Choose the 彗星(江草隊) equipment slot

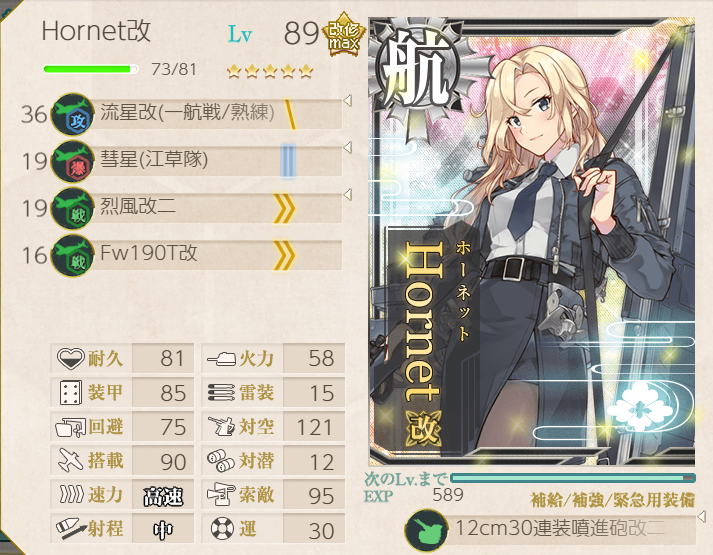(x=195, y=160)
